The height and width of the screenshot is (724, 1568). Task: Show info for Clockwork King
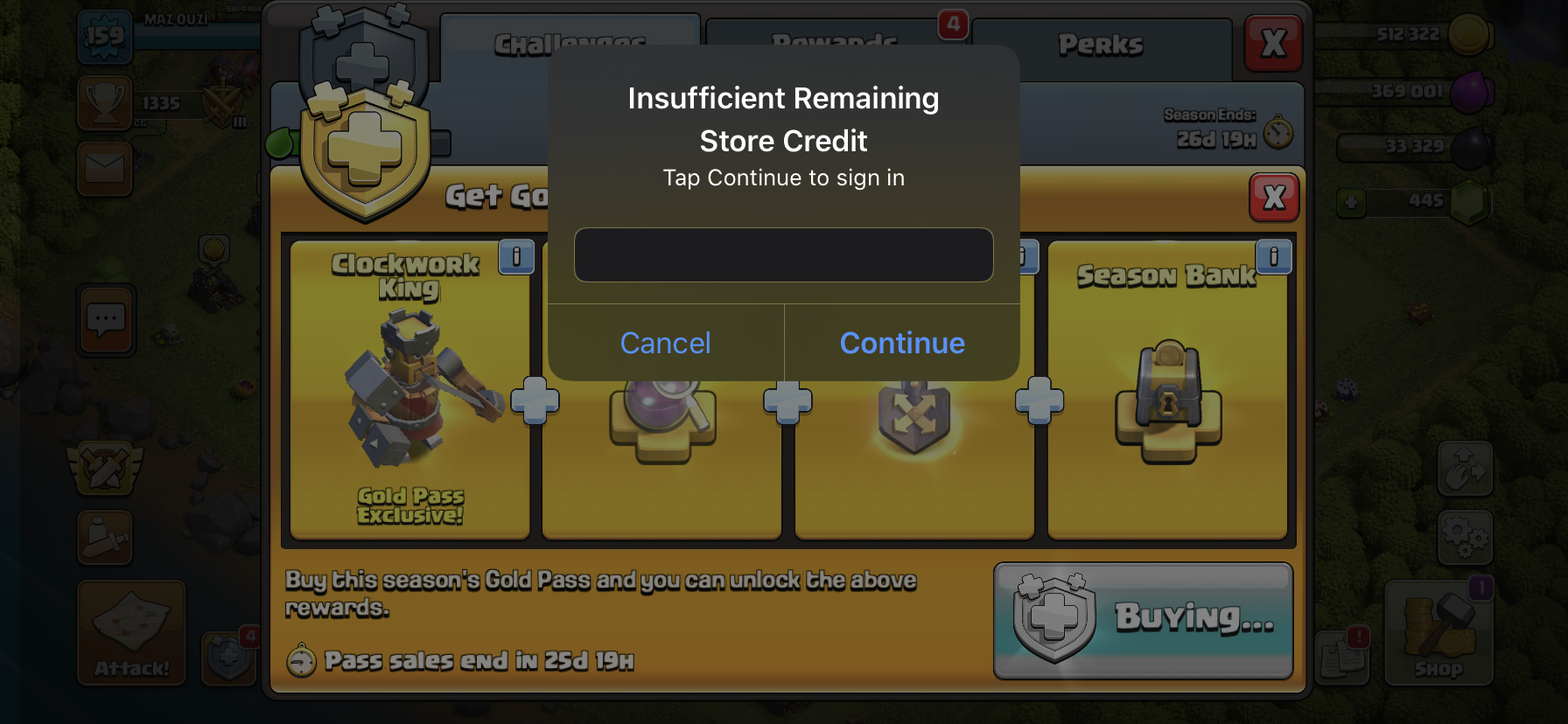tap(516, 257)
